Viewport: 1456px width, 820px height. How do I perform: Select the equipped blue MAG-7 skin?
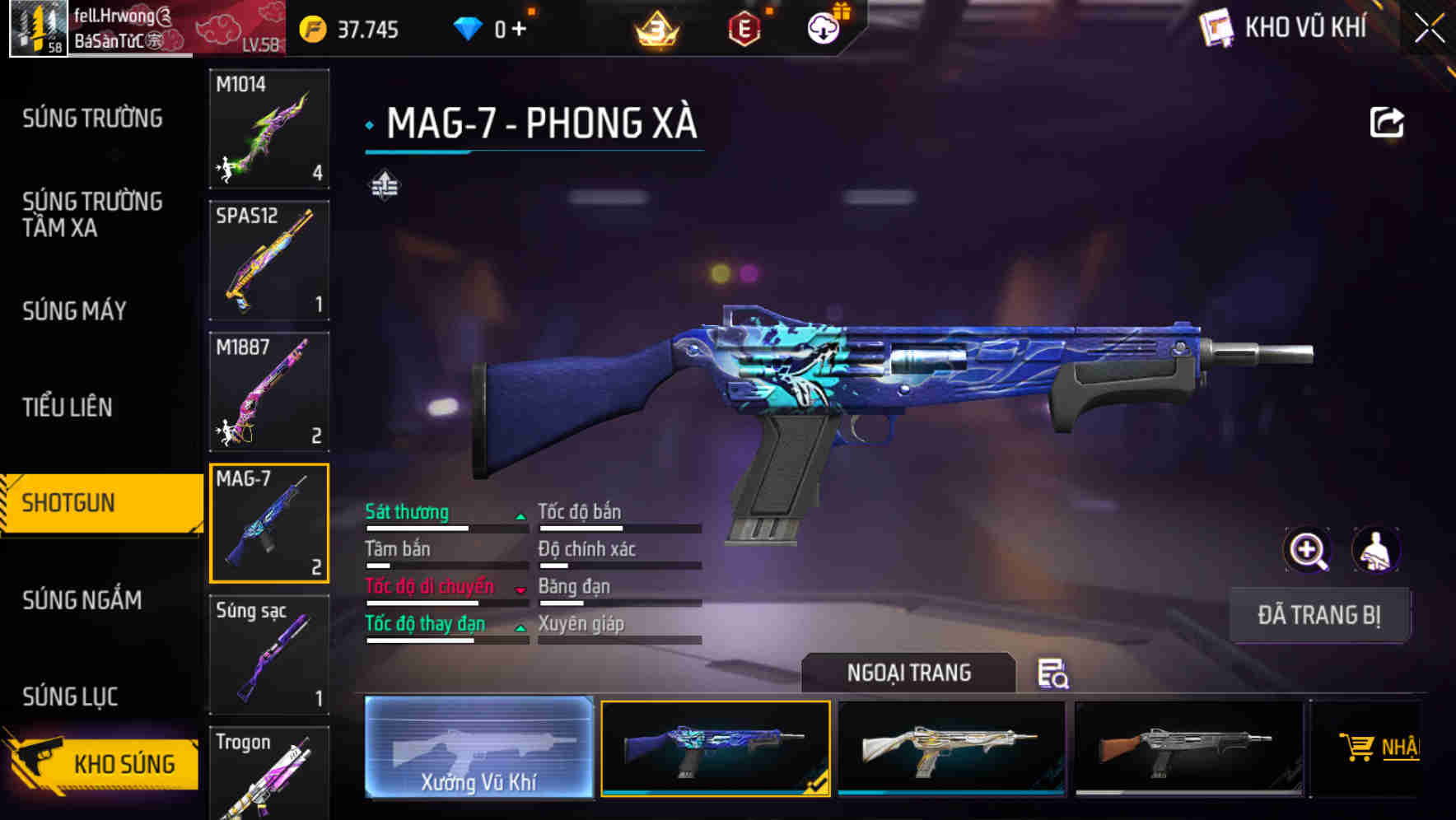pos(715,748)
